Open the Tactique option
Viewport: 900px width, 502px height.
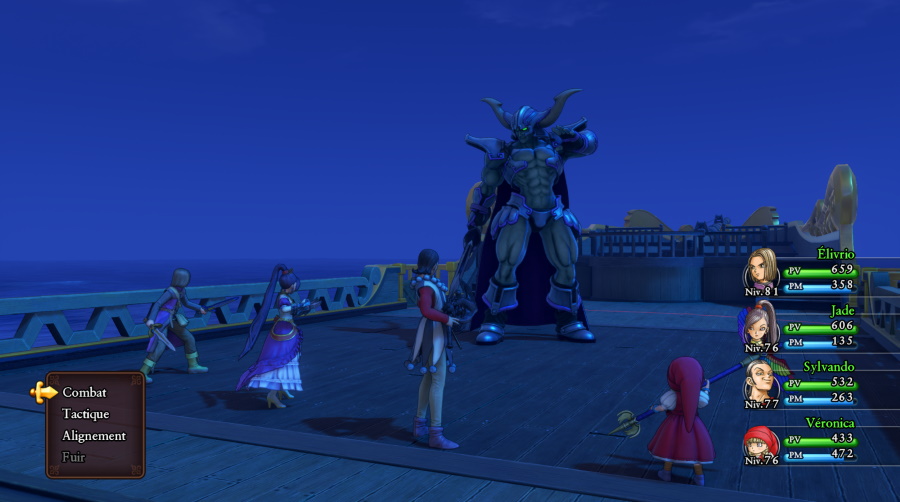(x=85, y=414)
